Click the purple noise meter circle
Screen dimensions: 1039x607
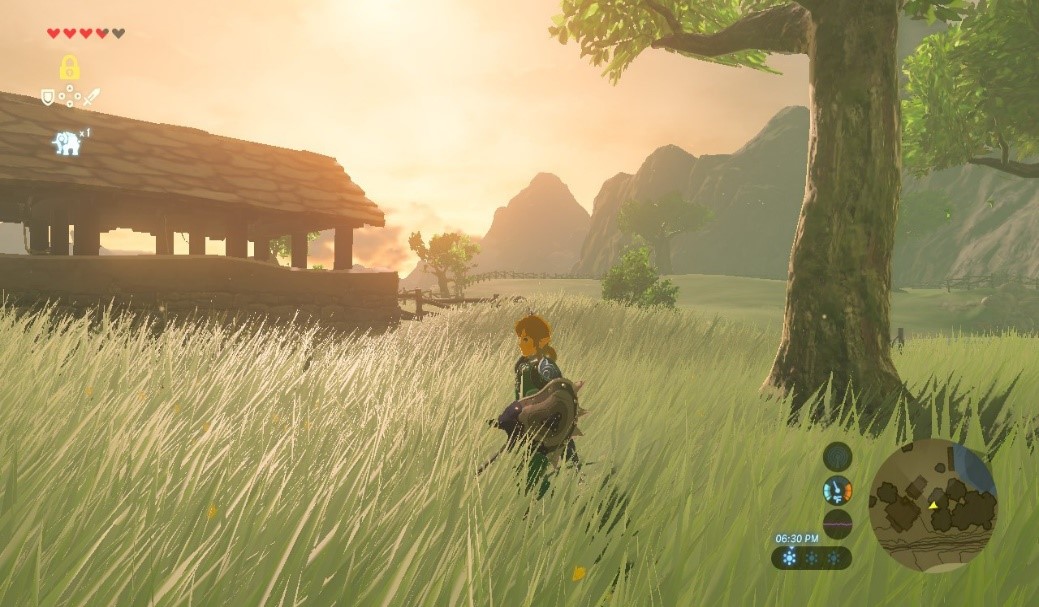837,524
